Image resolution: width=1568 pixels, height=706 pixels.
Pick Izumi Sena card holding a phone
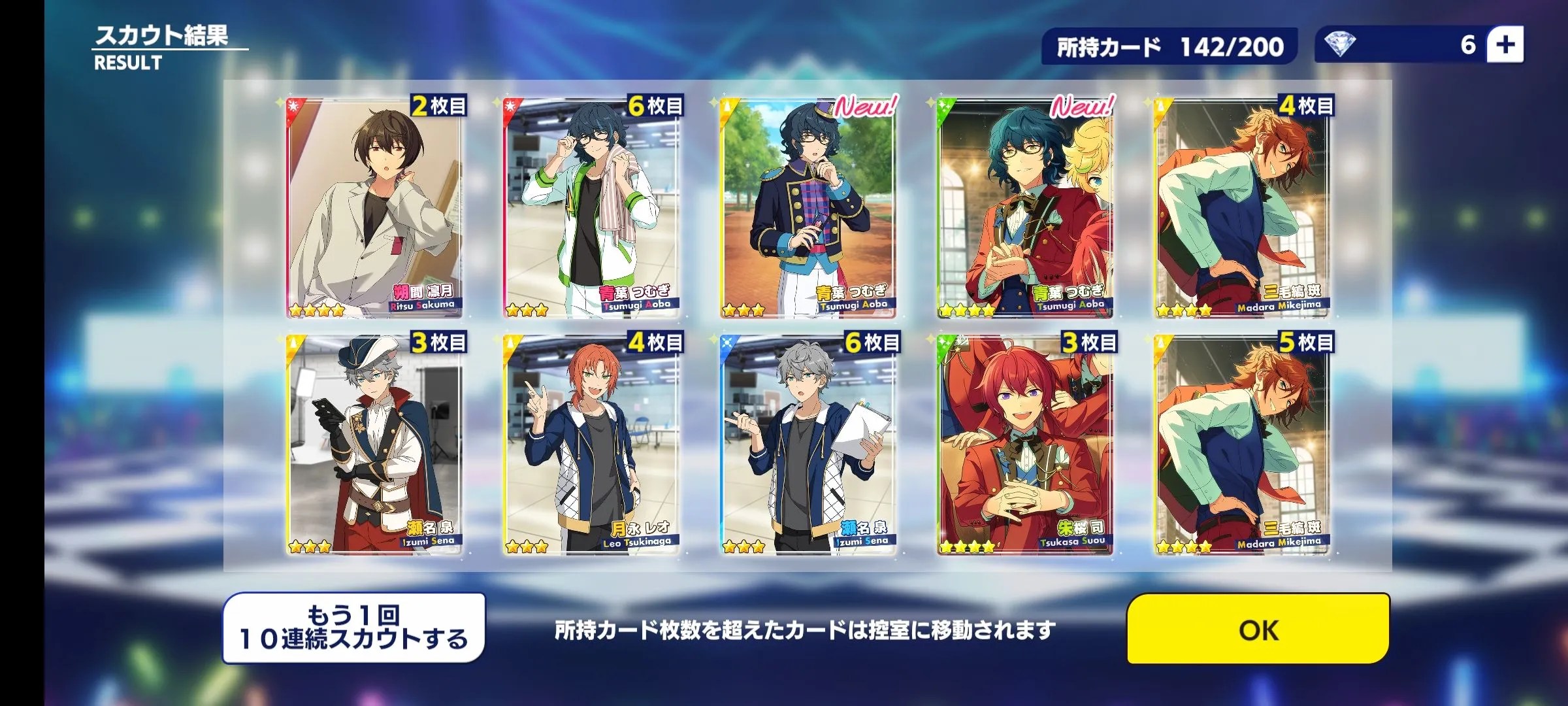pos(374,446)
